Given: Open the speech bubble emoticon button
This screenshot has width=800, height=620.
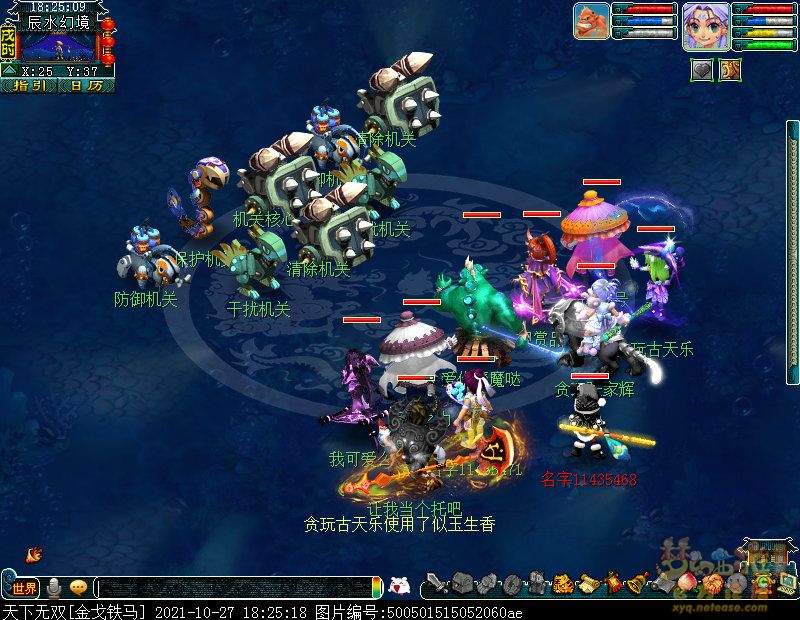Looking at the screenshot, I should tap(78, 587).
